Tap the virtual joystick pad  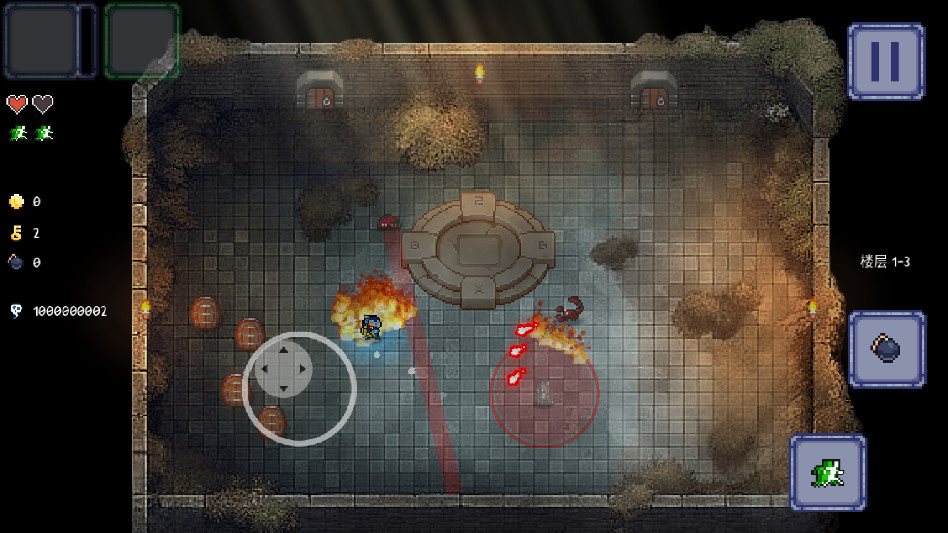pyautogui.click(x=283, y=369)
